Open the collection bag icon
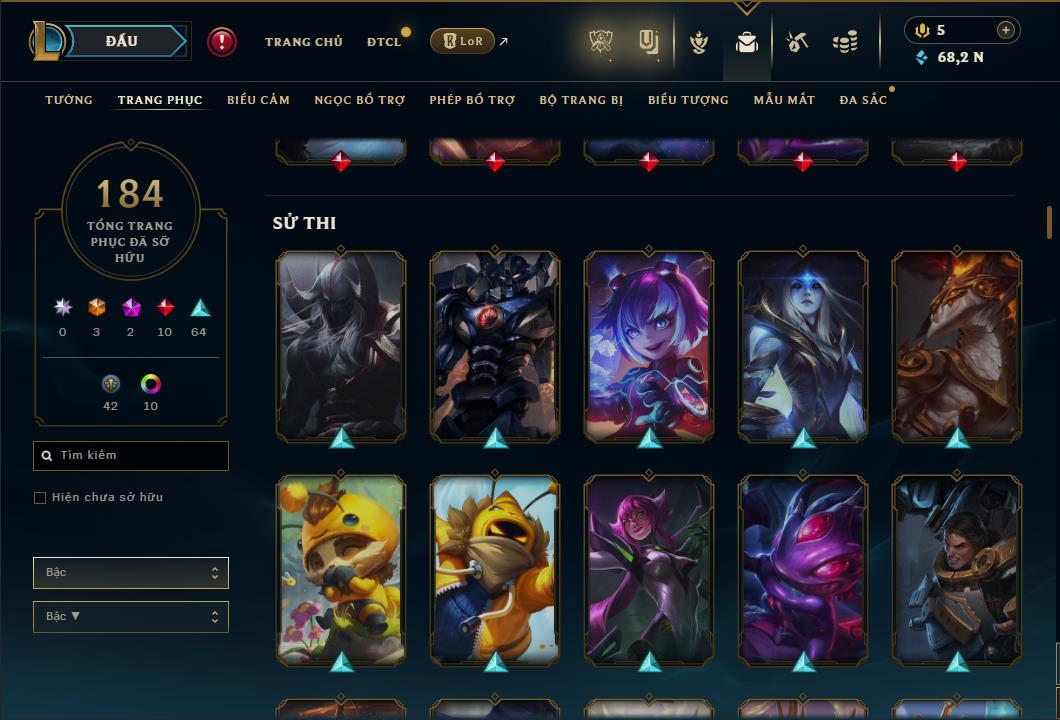This screenshot has height=720, width=1060. point(746,42)
